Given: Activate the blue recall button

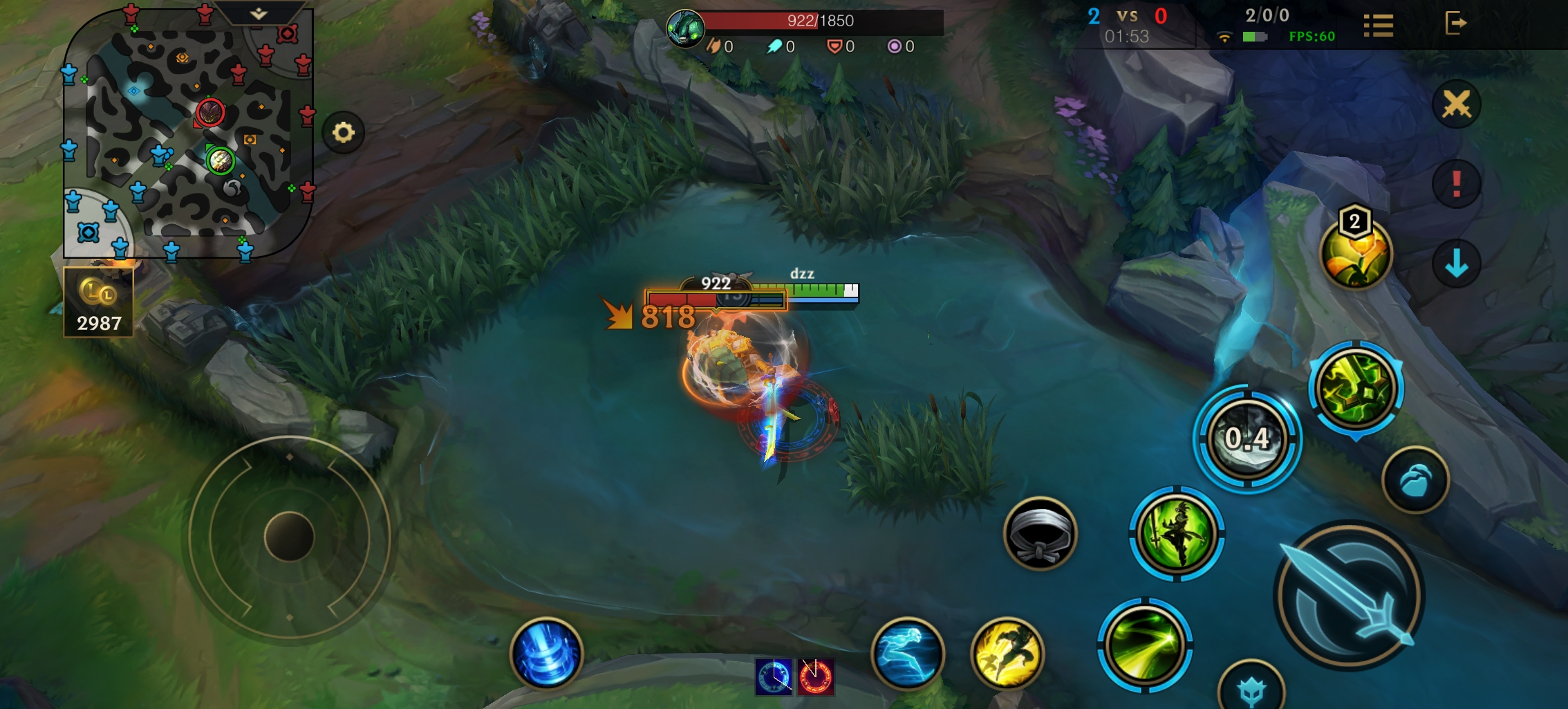Looking at the screenshot, I should click(x=546, y=653).
